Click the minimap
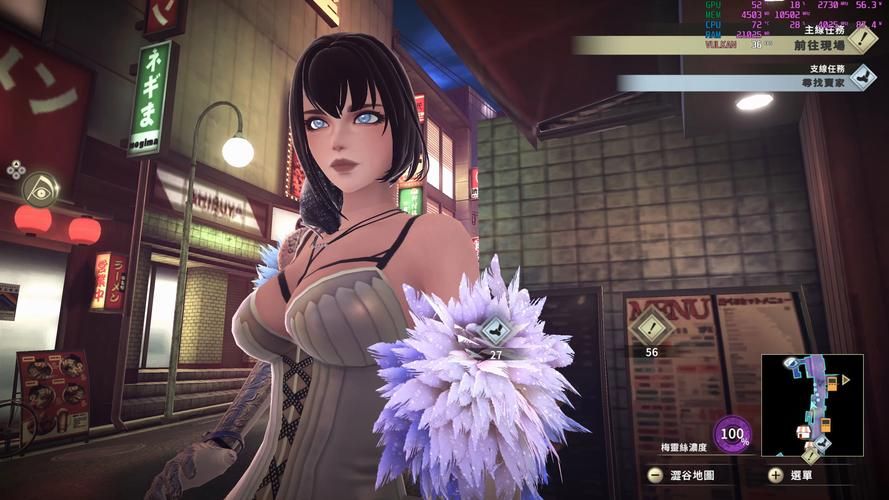Viewport: 889px width, 500px height. tap(811, 404)
